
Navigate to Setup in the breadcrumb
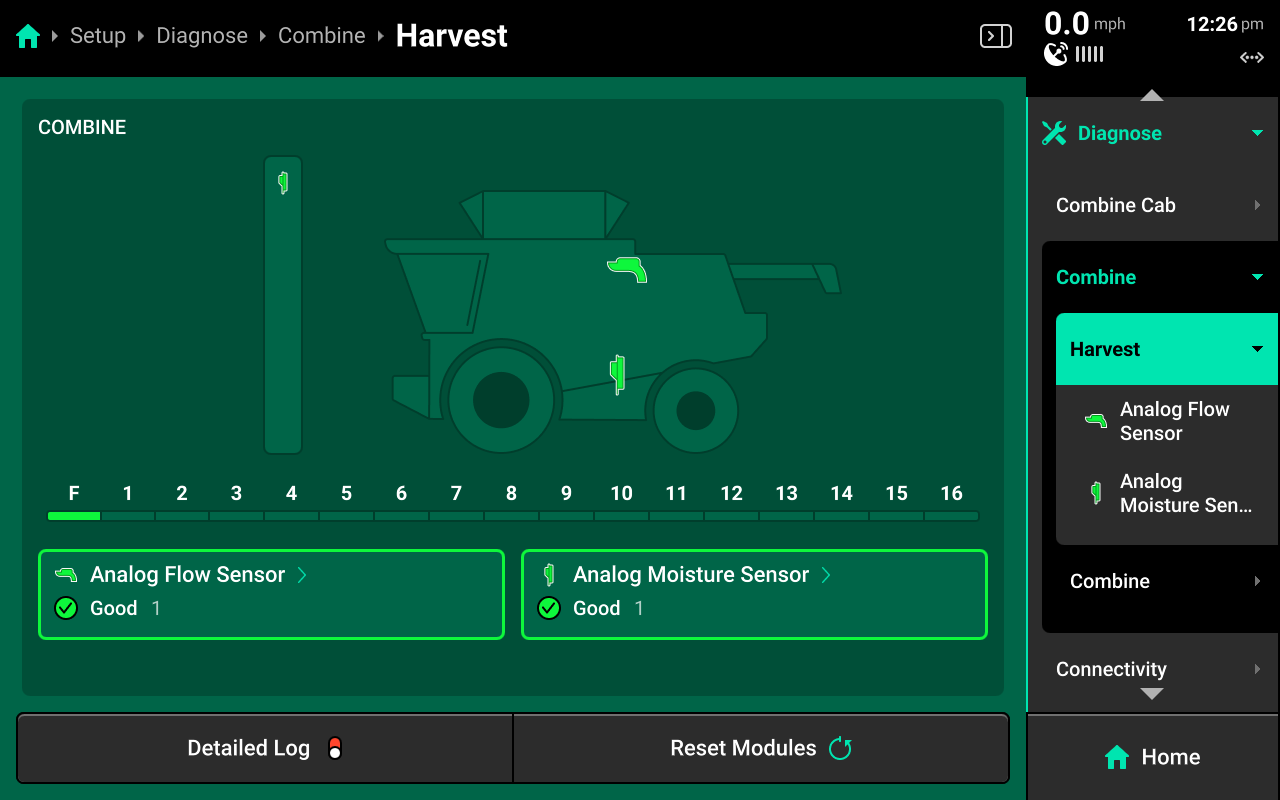point(98,36)
